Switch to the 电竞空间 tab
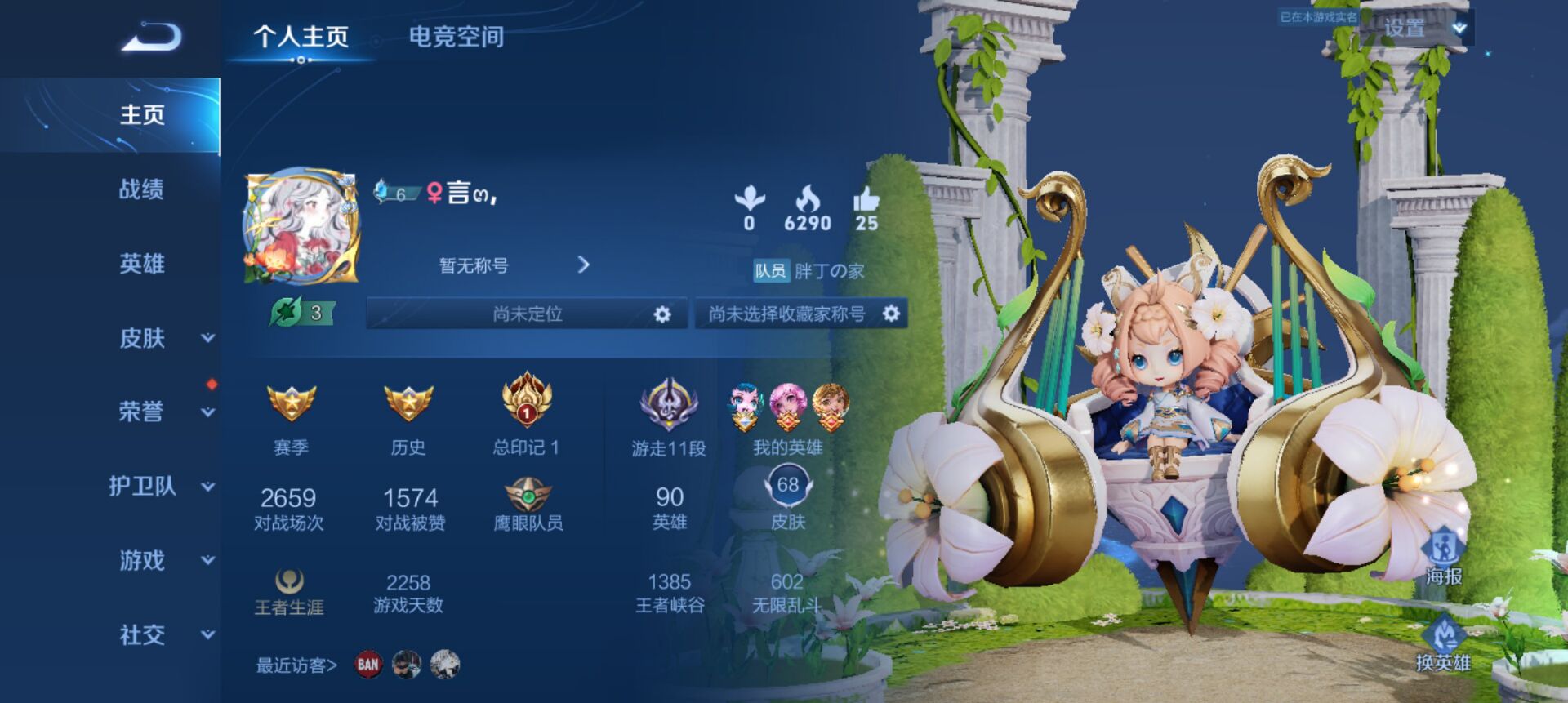The image size is (1568, 703). click(x=457, y=36)
